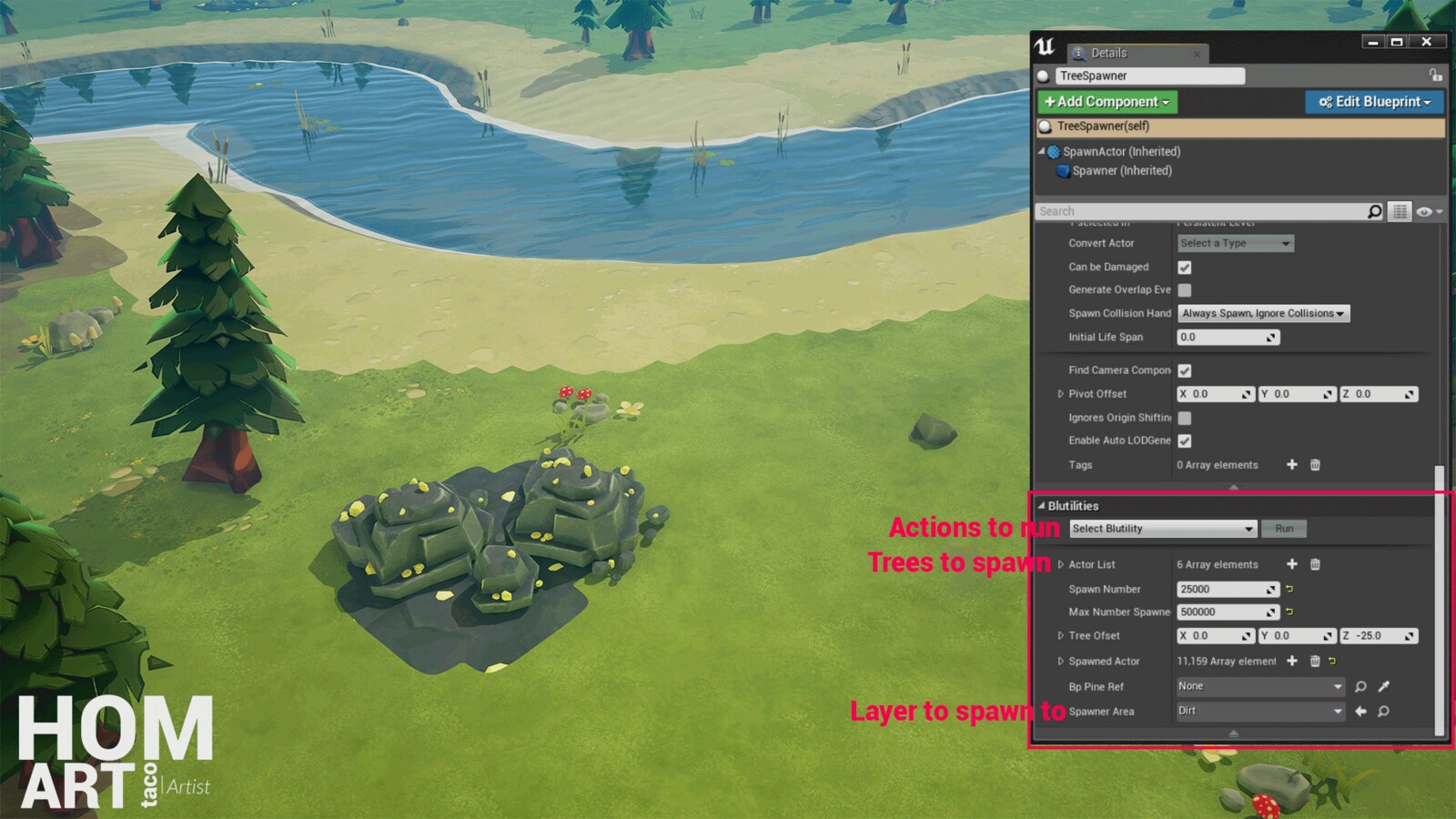Open the Spawn Collision Handling dropdown
Viewport: 1456px width, 819px height.
(x=1263, y=312)
